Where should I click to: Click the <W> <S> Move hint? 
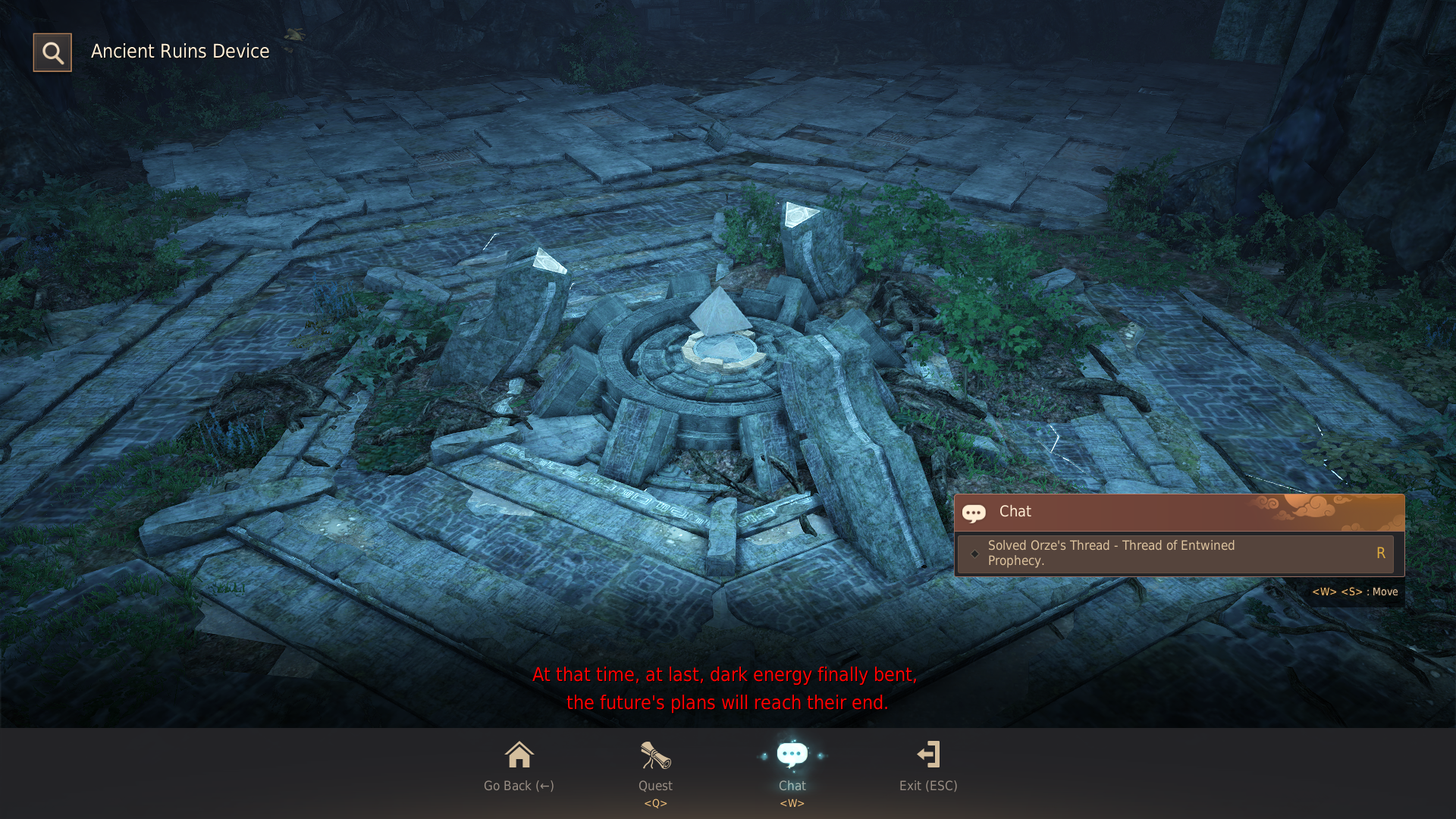point(1354,591)
